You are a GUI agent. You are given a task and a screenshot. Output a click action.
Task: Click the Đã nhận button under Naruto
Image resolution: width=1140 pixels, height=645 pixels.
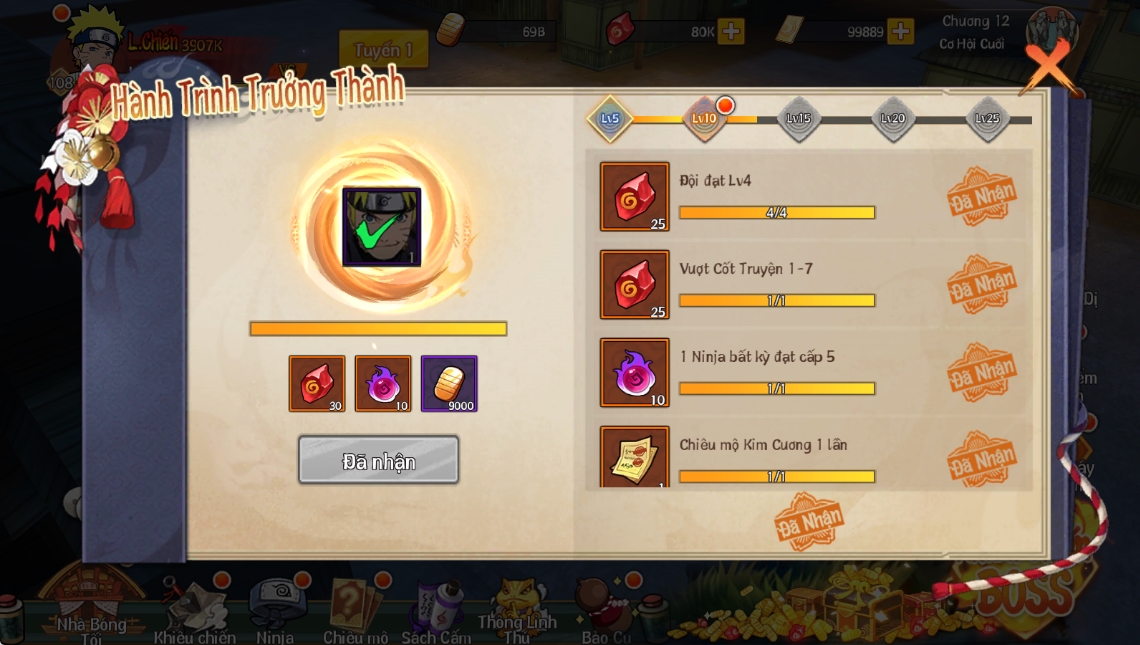click(378, 461)
